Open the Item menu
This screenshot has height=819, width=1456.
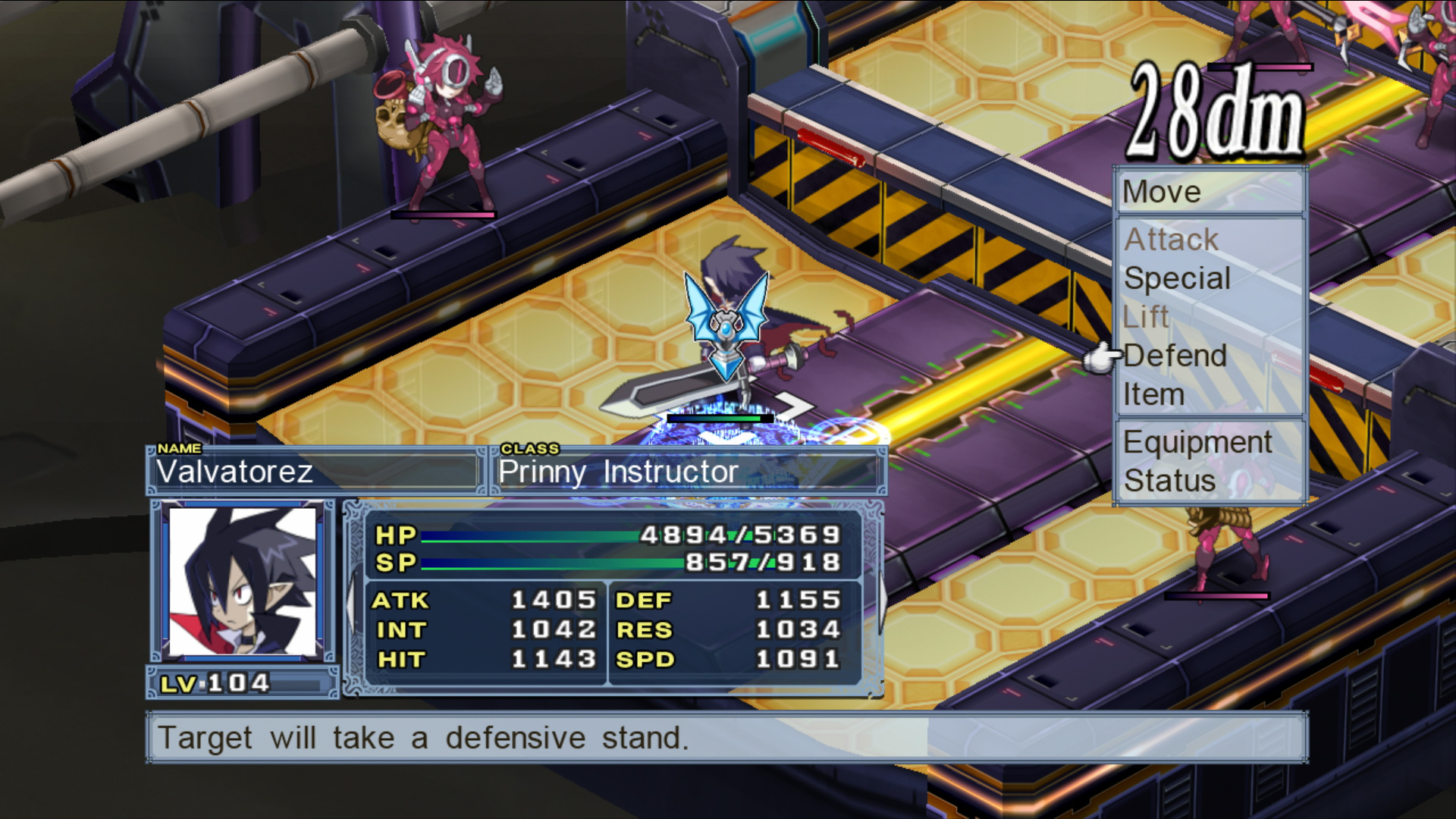tap(1153, 394)
